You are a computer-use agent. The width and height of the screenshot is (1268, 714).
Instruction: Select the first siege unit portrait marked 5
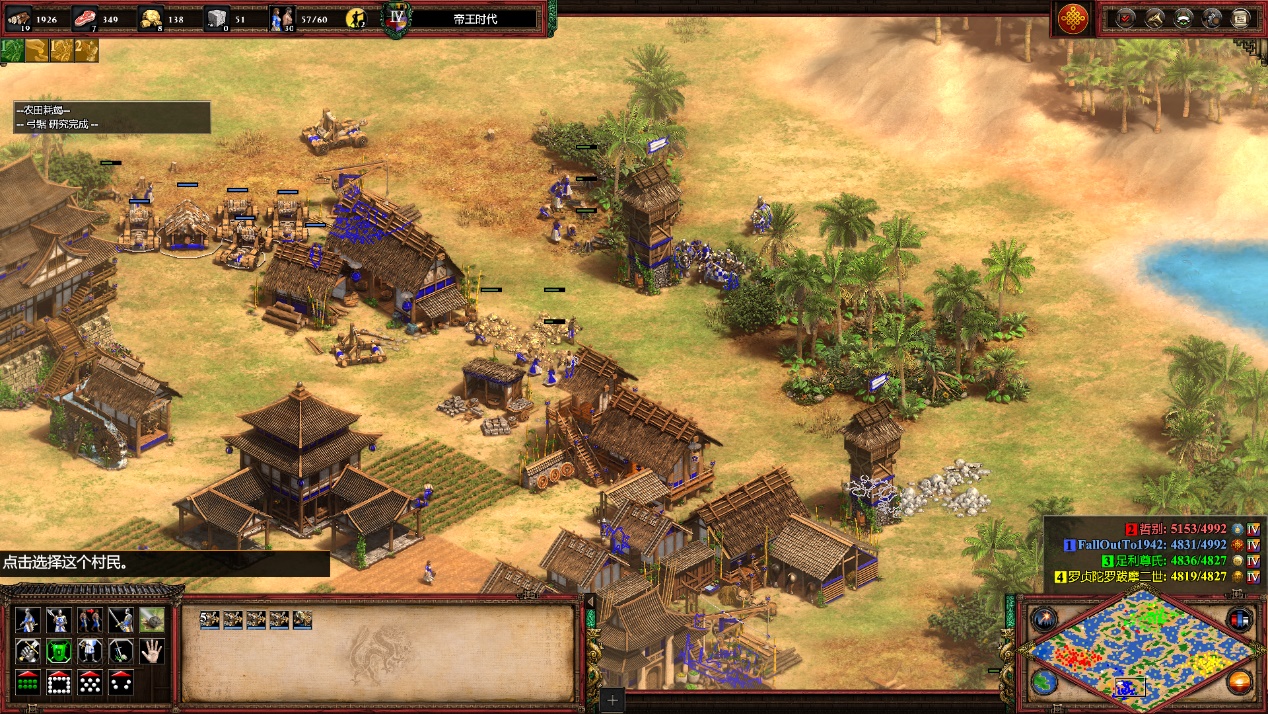coord(210,620)
